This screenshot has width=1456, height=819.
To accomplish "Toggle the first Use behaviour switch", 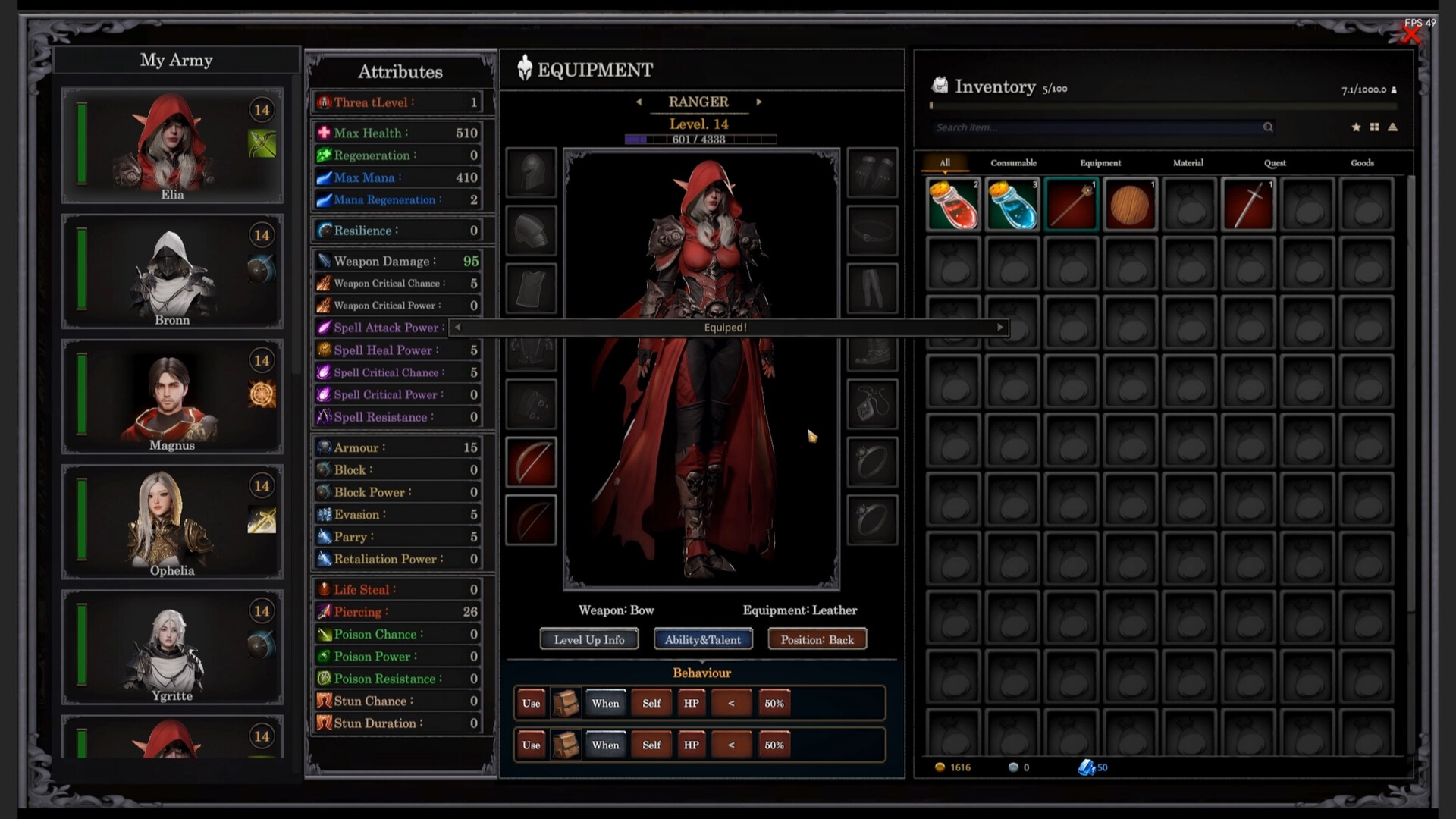I will tap(530, 703).
